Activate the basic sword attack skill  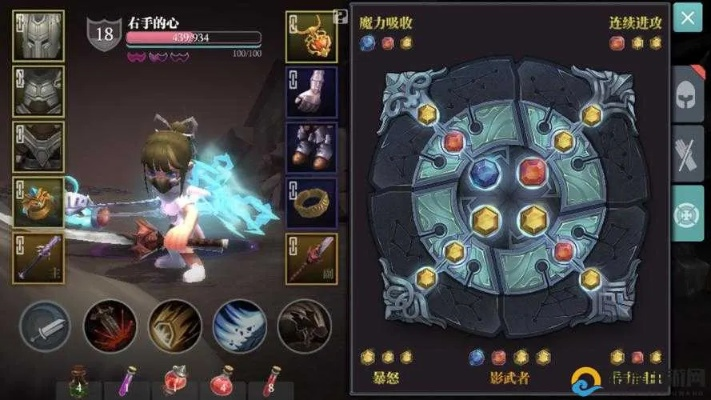(x=46, y=327)
